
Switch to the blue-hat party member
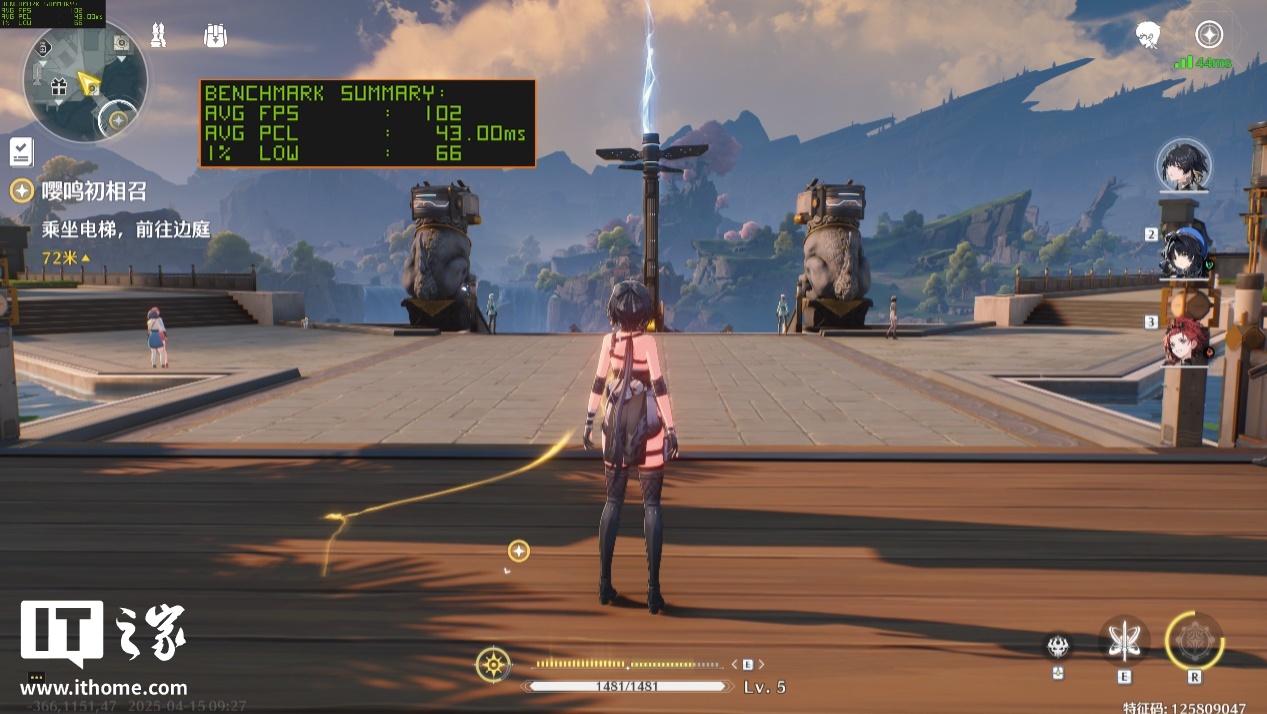pyautogui.click(x=1186, y=251)
